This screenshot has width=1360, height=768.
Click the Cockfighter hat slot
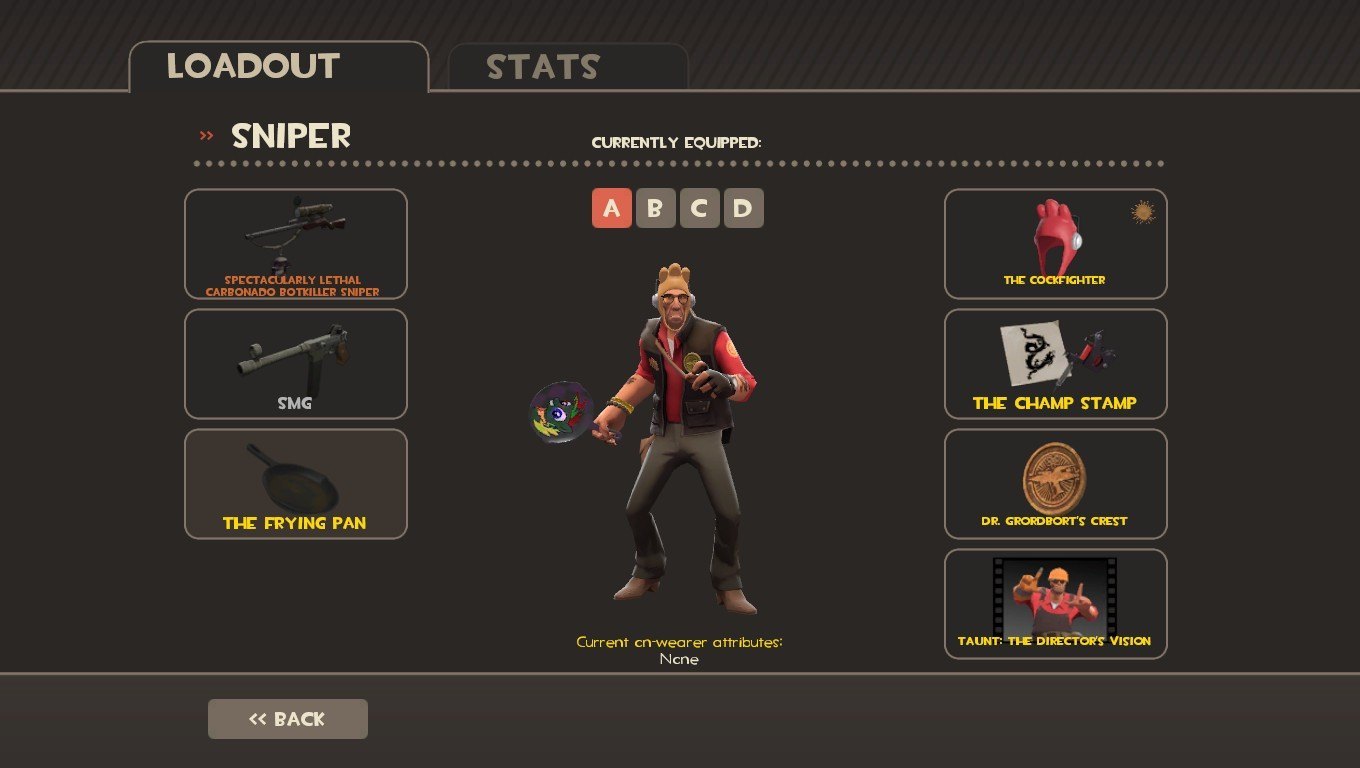pos(1056,244)
